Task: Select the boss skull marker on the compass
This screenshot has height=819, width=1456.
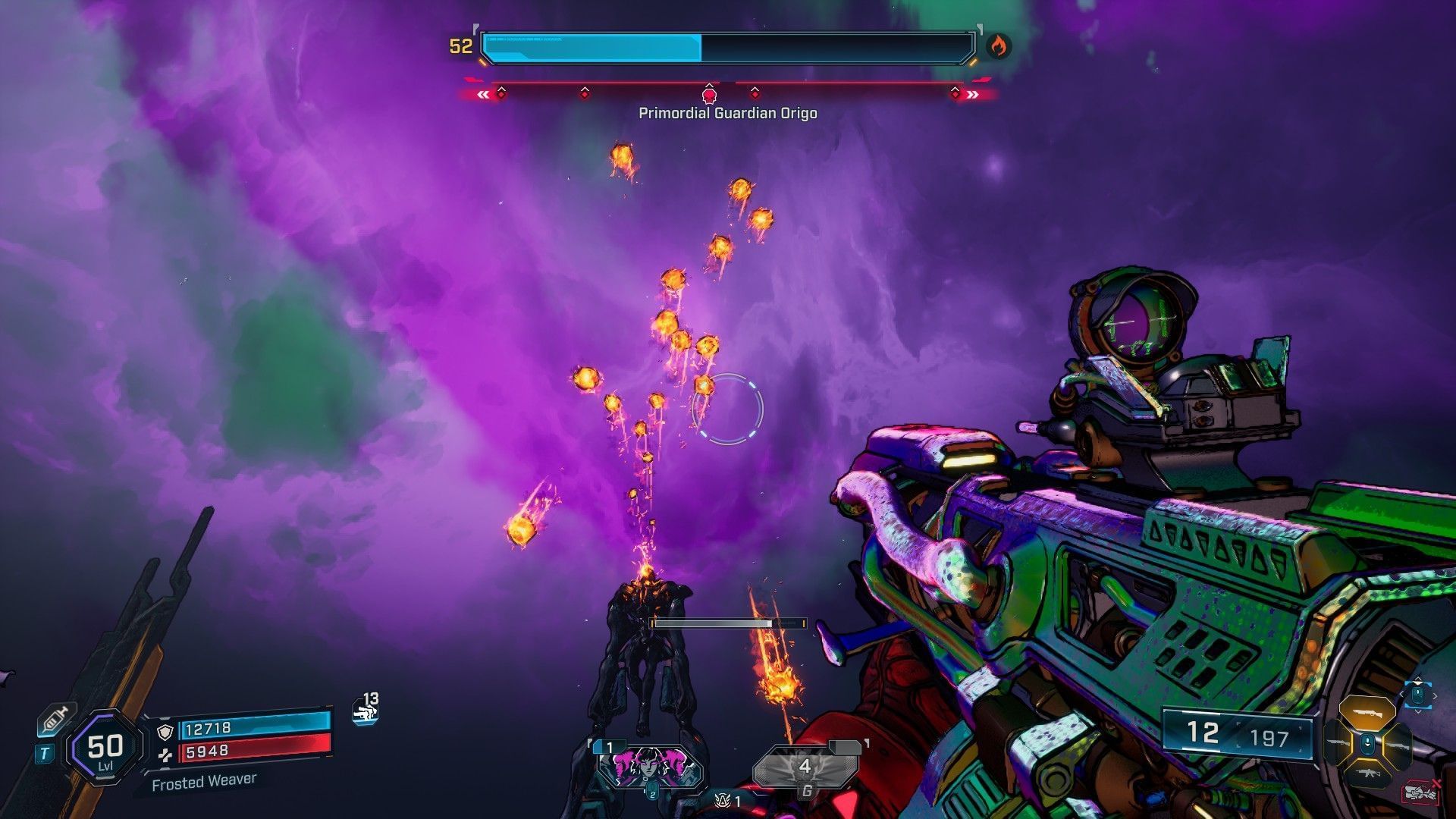Action: pyautogui.click(x=709, y=96)
